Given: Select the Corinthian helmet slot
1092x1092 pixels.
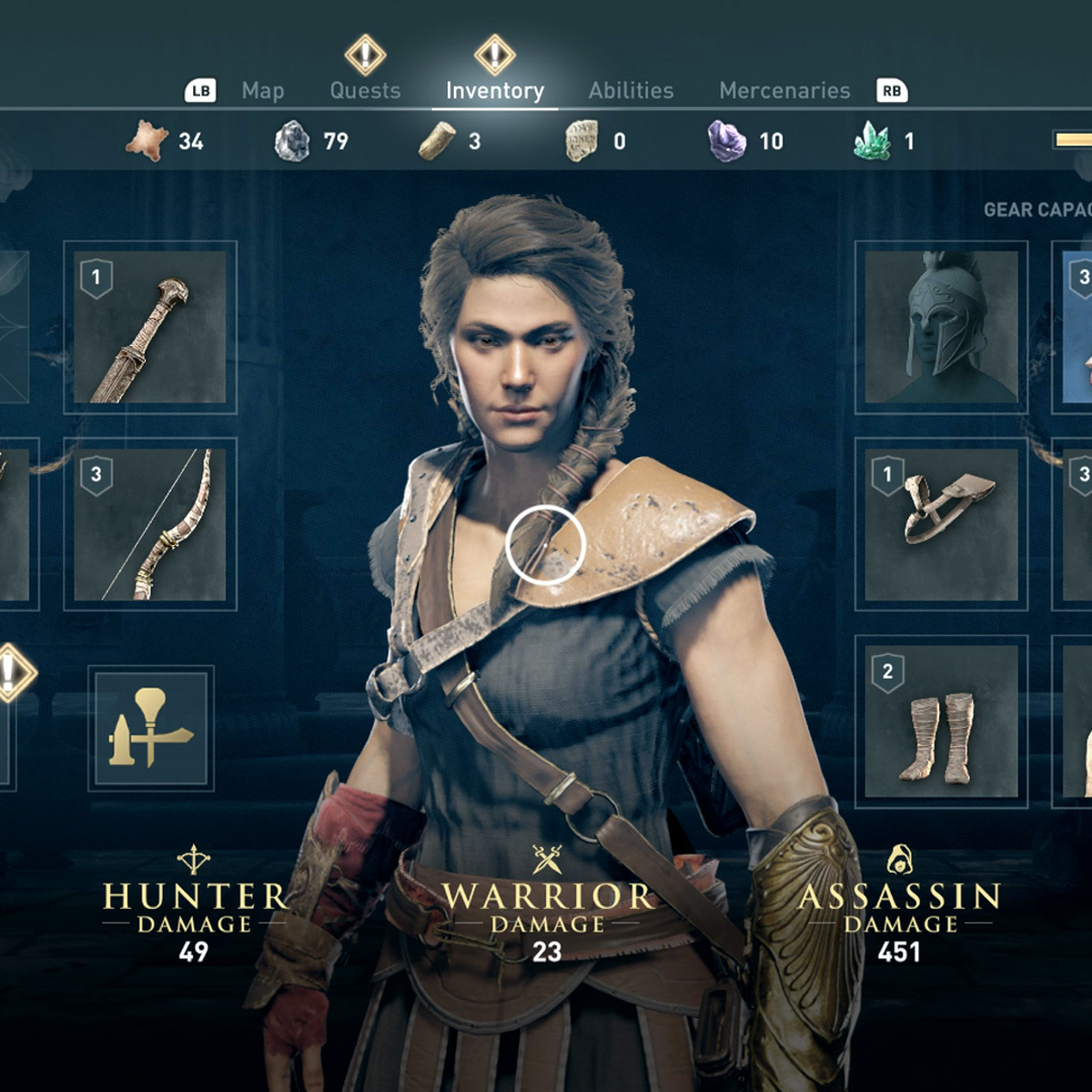Looking at the screenshot, I should [941, 328].
